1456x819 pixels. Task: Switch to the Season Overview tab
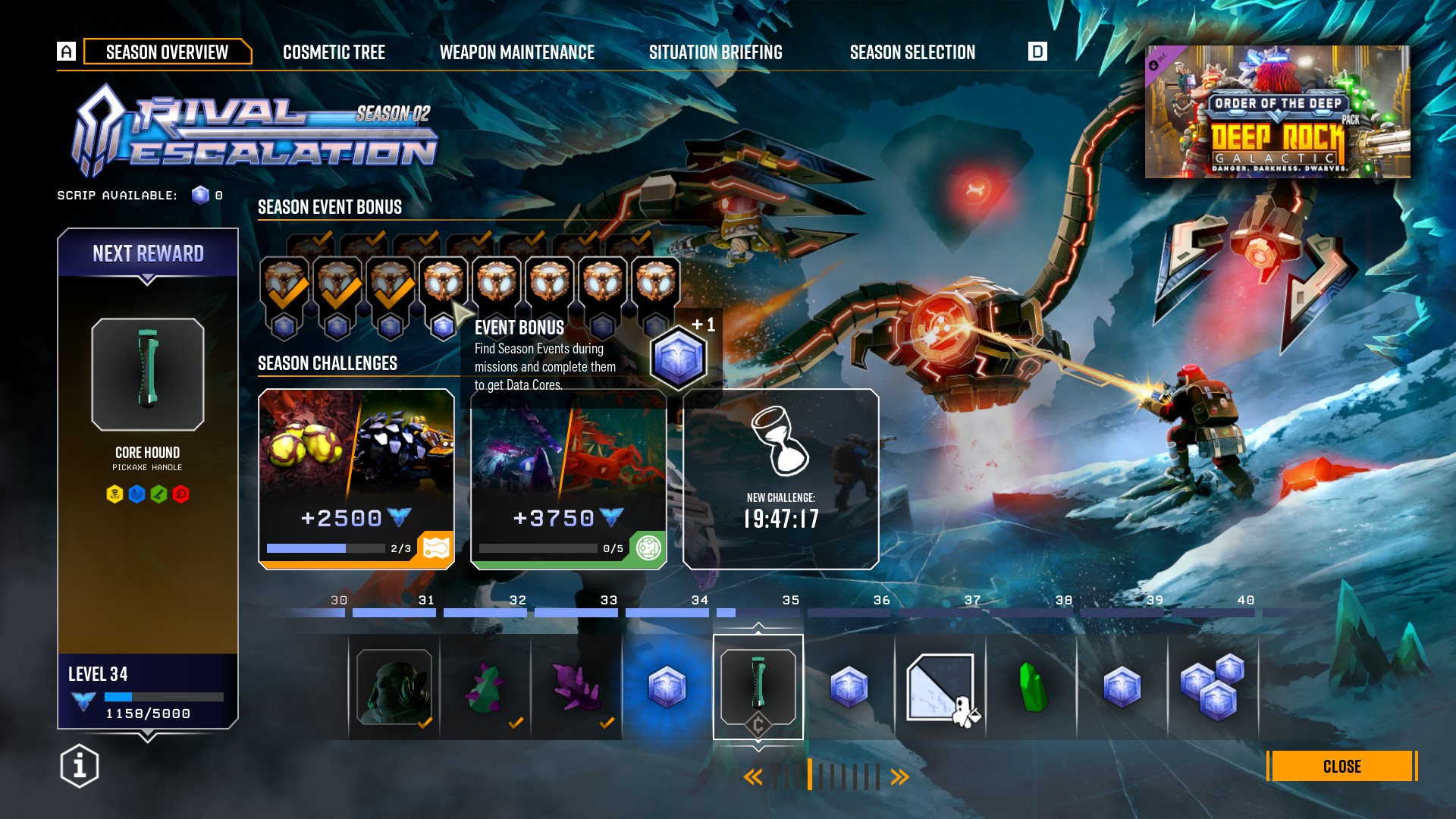167,52
